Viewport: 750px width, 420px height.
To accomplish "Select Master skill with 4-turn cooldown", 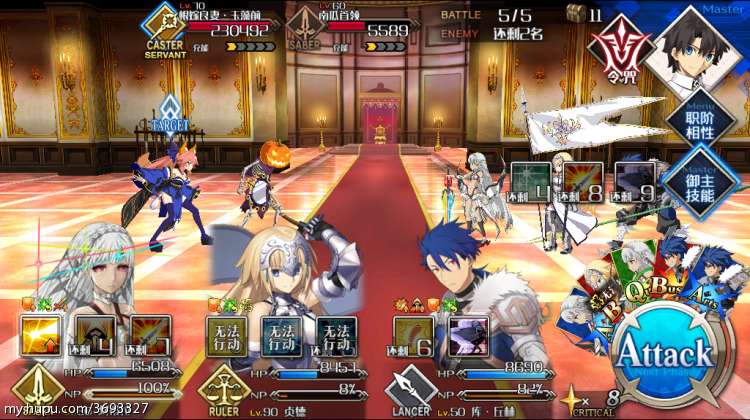I will click(530, 181).
